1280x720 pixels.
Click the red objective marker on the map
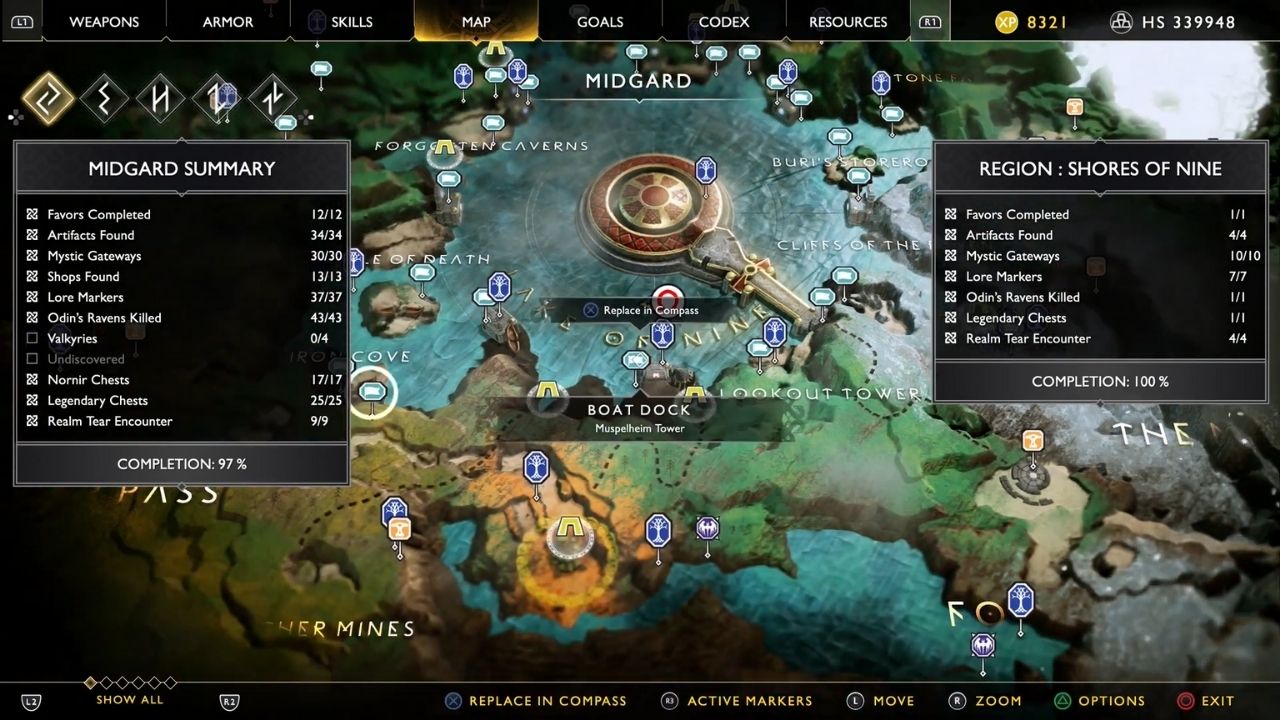[x=667, y=297]
